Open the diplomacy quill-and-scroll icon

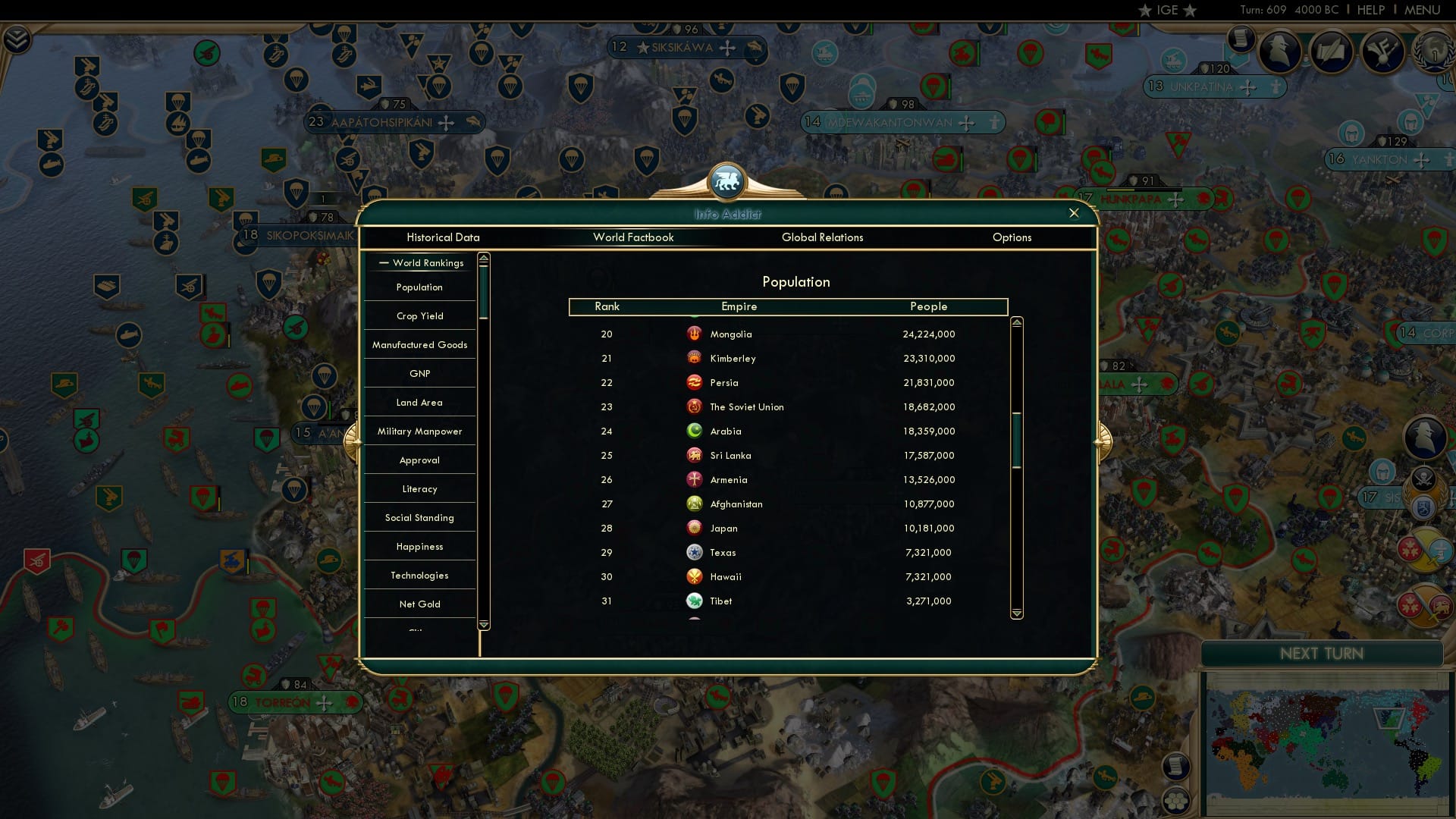click(1331, 52)
